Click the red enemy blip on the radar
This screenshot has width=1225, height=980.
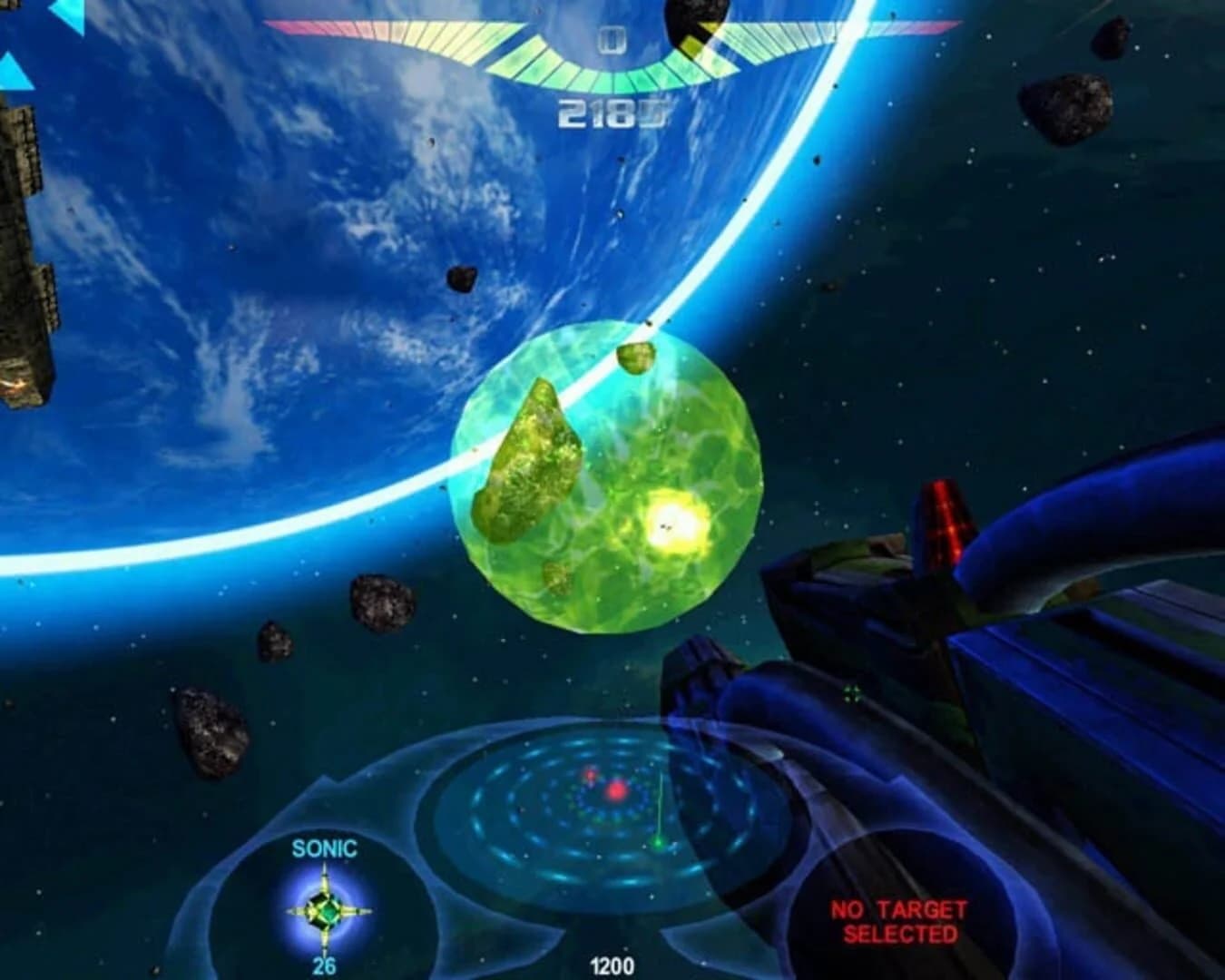coord(617,791)
